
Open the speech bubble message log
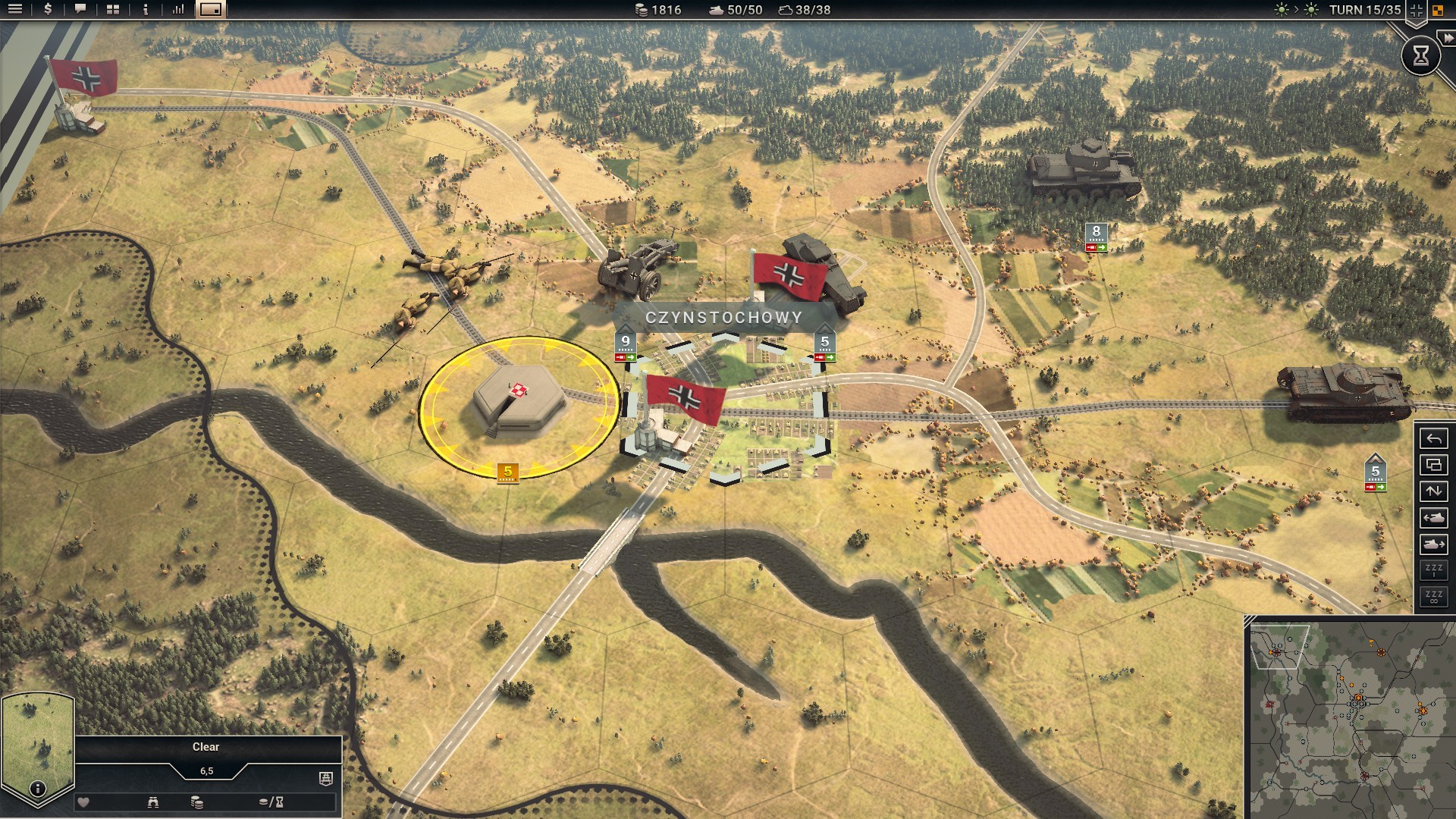coord(80,10)
